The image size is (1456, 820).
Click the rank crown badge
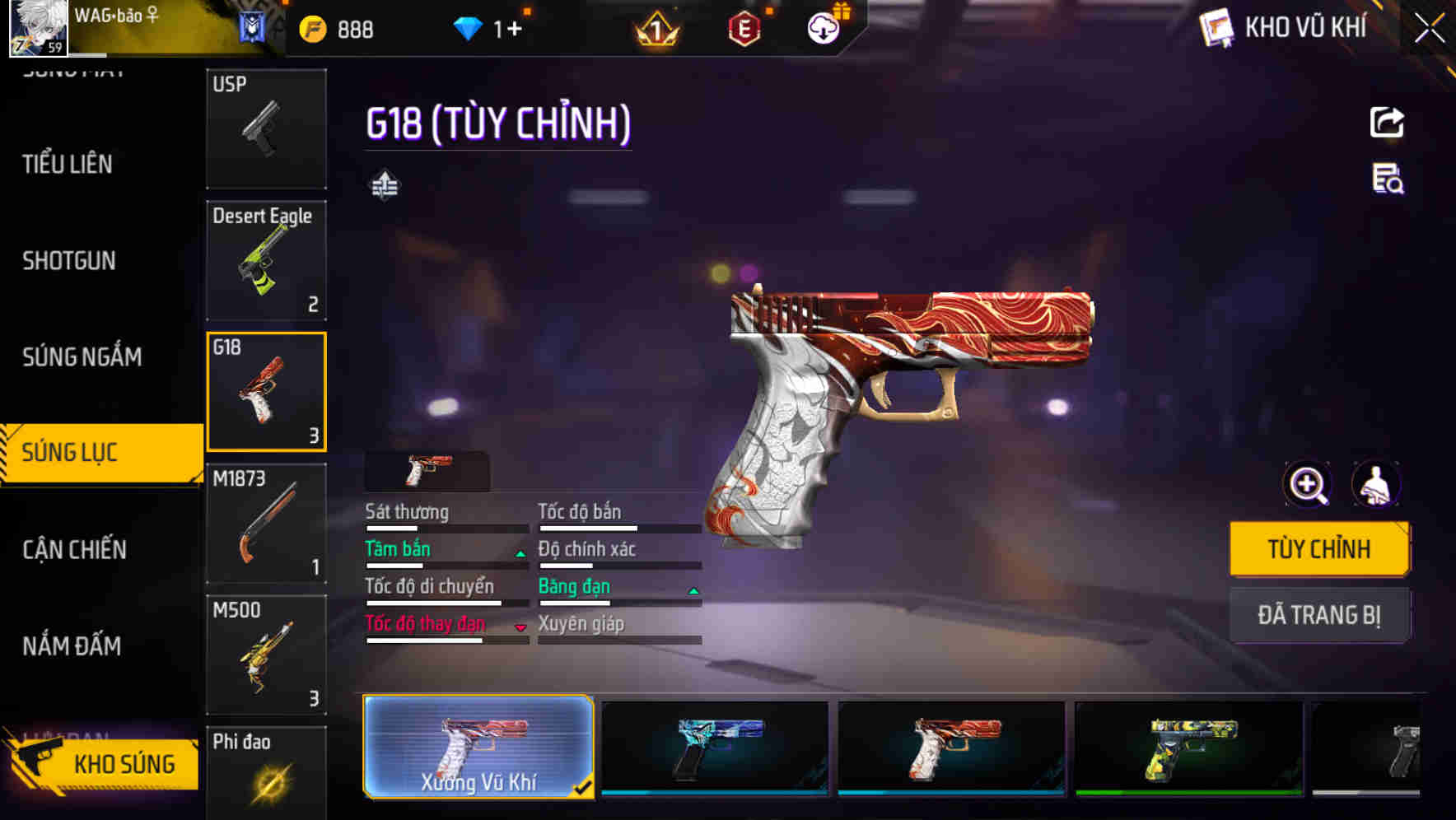656,27
